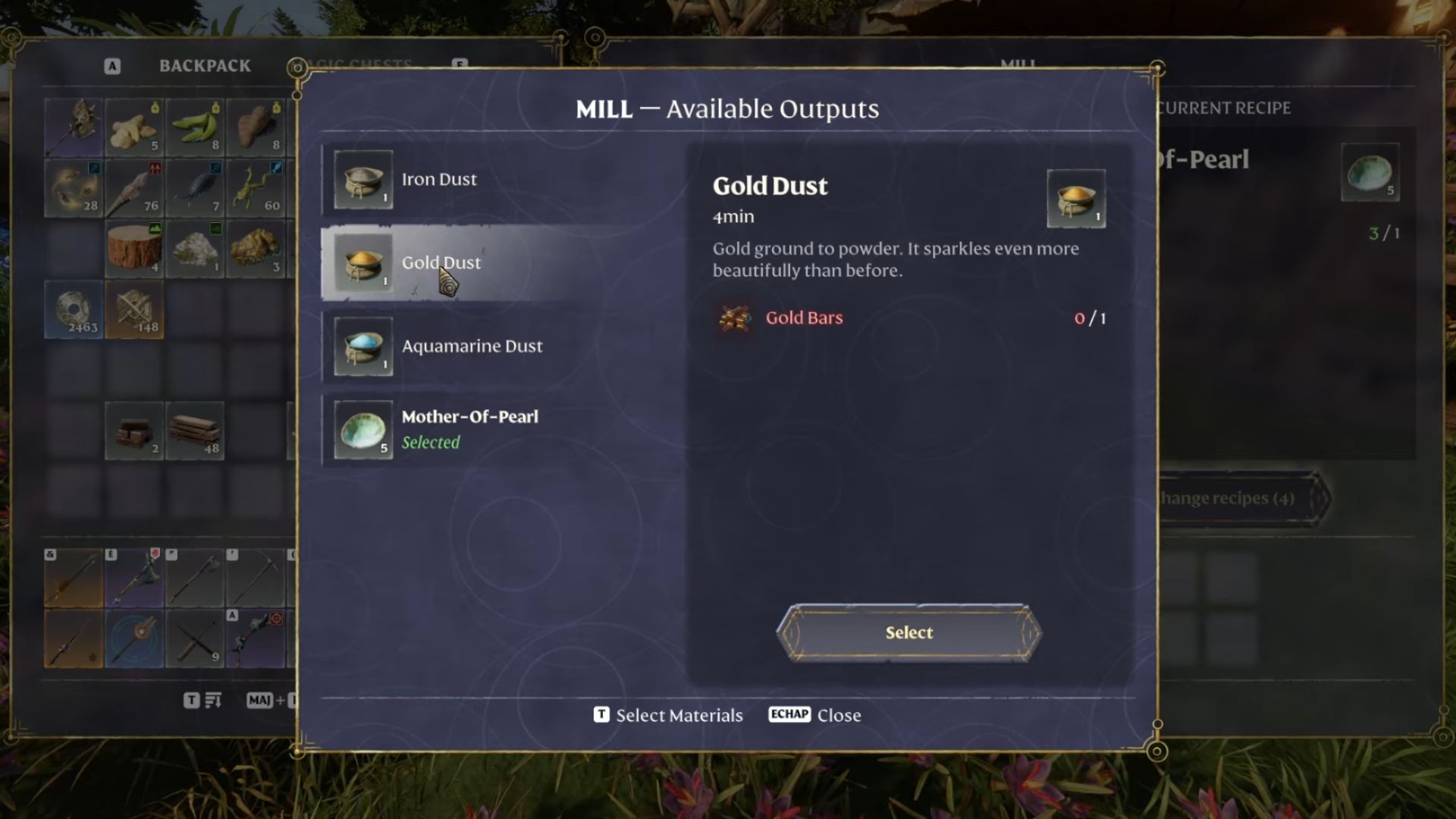Viewport: 1456px width, 819px height.
Task: Click the green bean pods slot
Action: point(195,127)
